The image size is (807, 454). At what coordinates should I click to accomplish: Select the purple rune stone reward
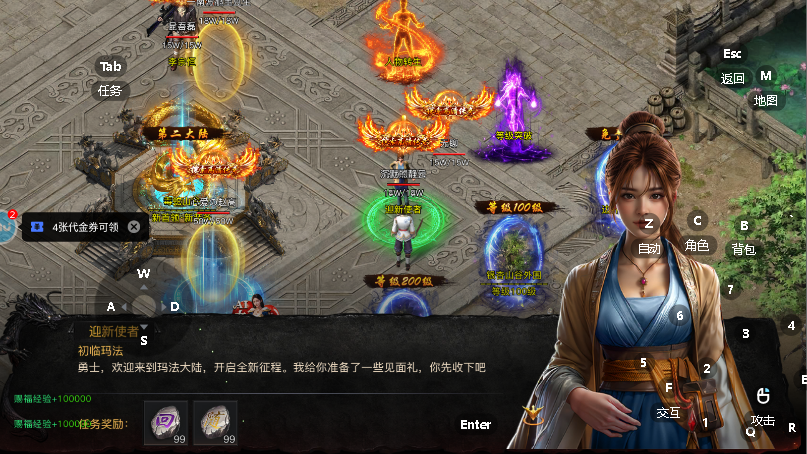[165, 421]
